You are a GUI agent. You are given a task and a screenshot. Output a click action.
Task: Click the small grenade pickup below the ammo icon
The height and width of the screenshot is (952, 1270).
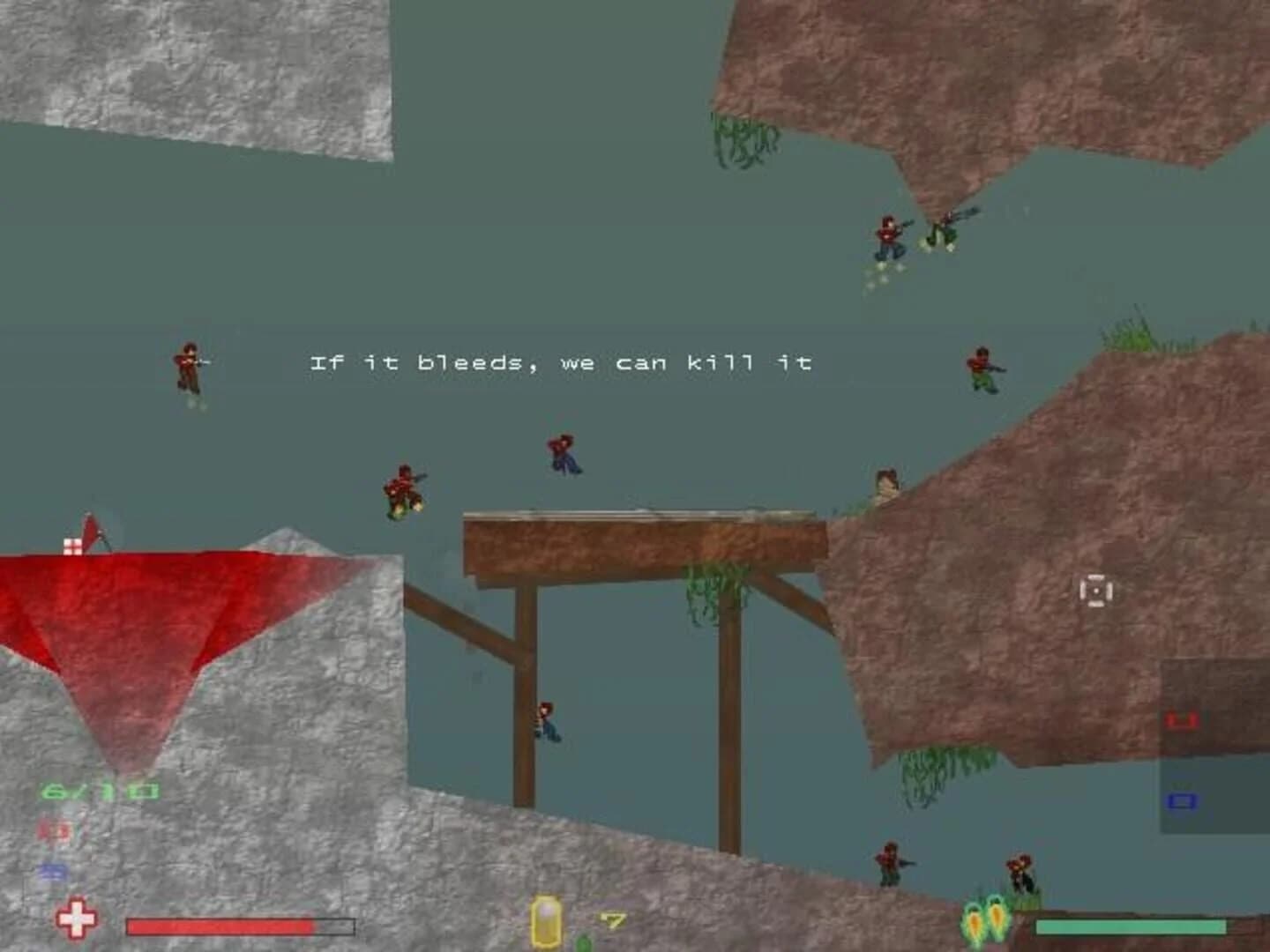[x=582, y=945]
